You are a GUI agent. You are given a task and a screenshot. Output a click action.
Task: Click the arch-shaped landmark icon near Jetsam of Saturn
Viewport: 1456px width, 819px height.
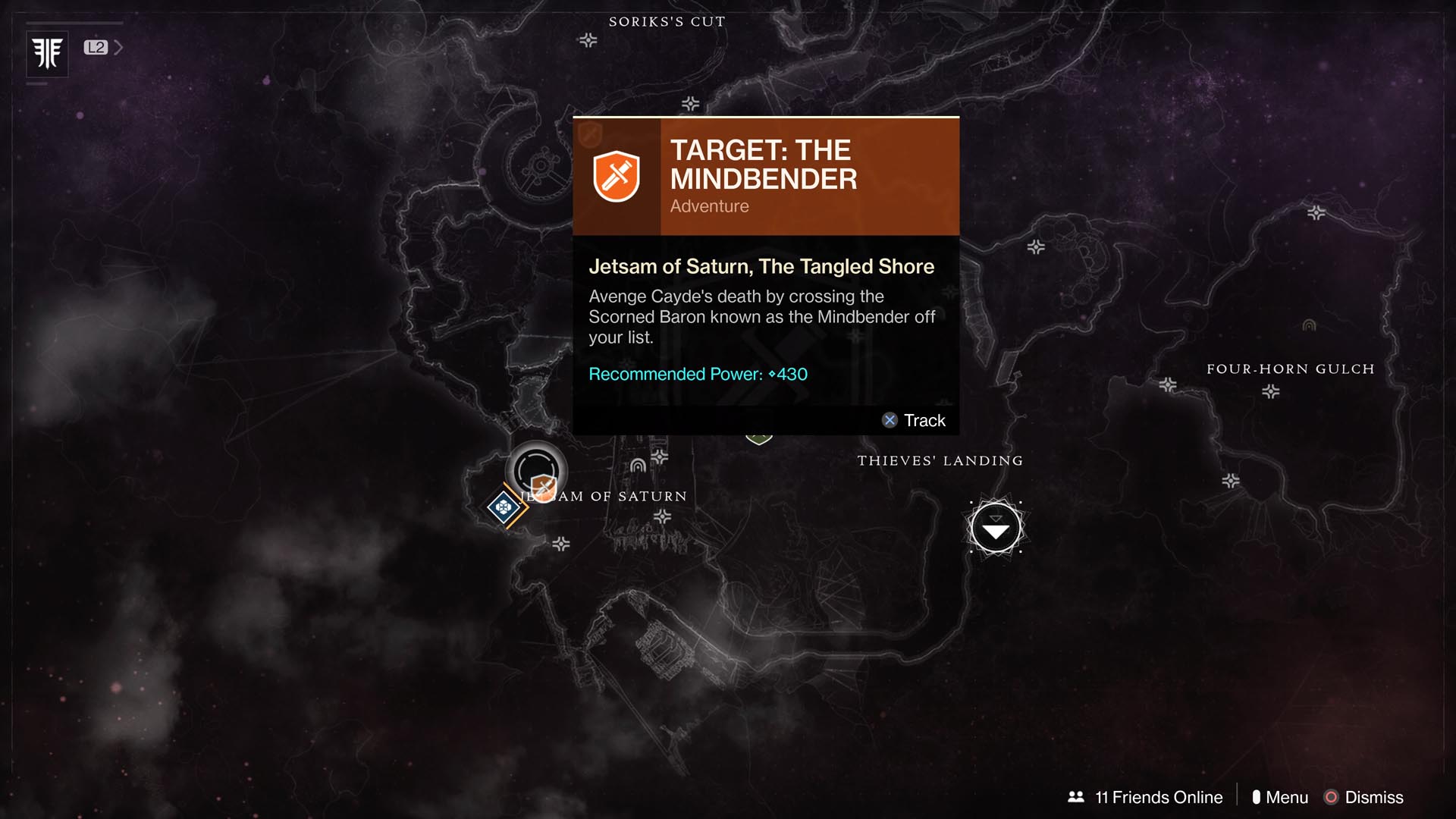(639, 466)
